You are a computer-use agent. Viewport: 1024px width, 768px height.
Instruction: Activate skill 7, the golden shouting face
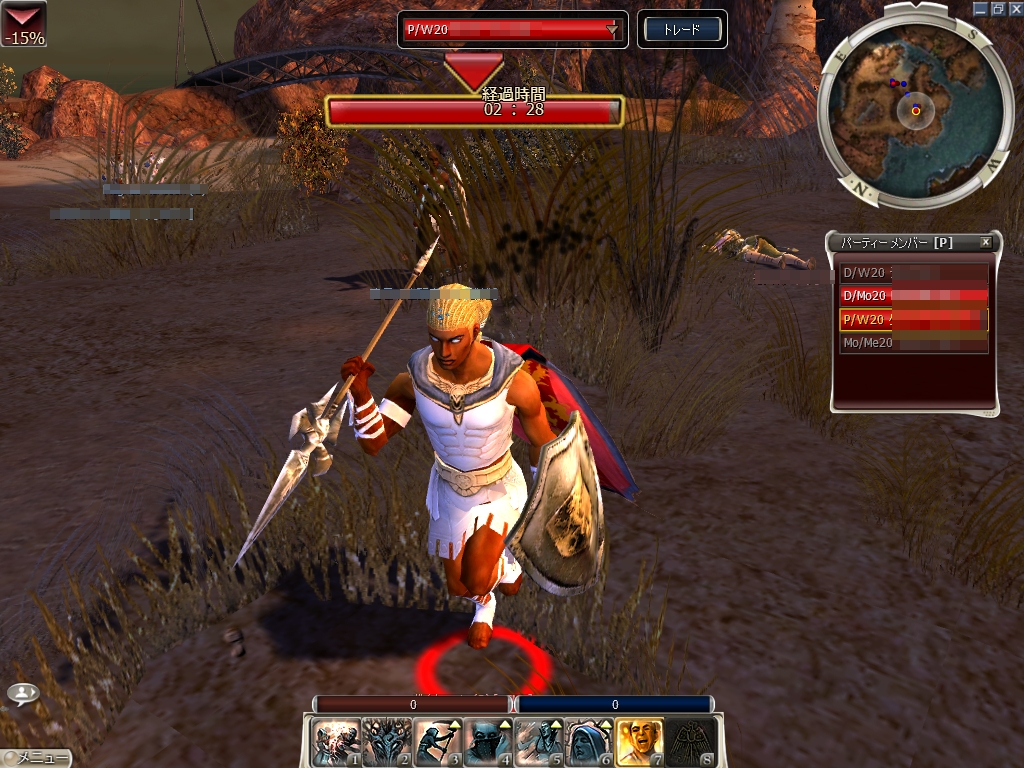(x=641, y=742)
